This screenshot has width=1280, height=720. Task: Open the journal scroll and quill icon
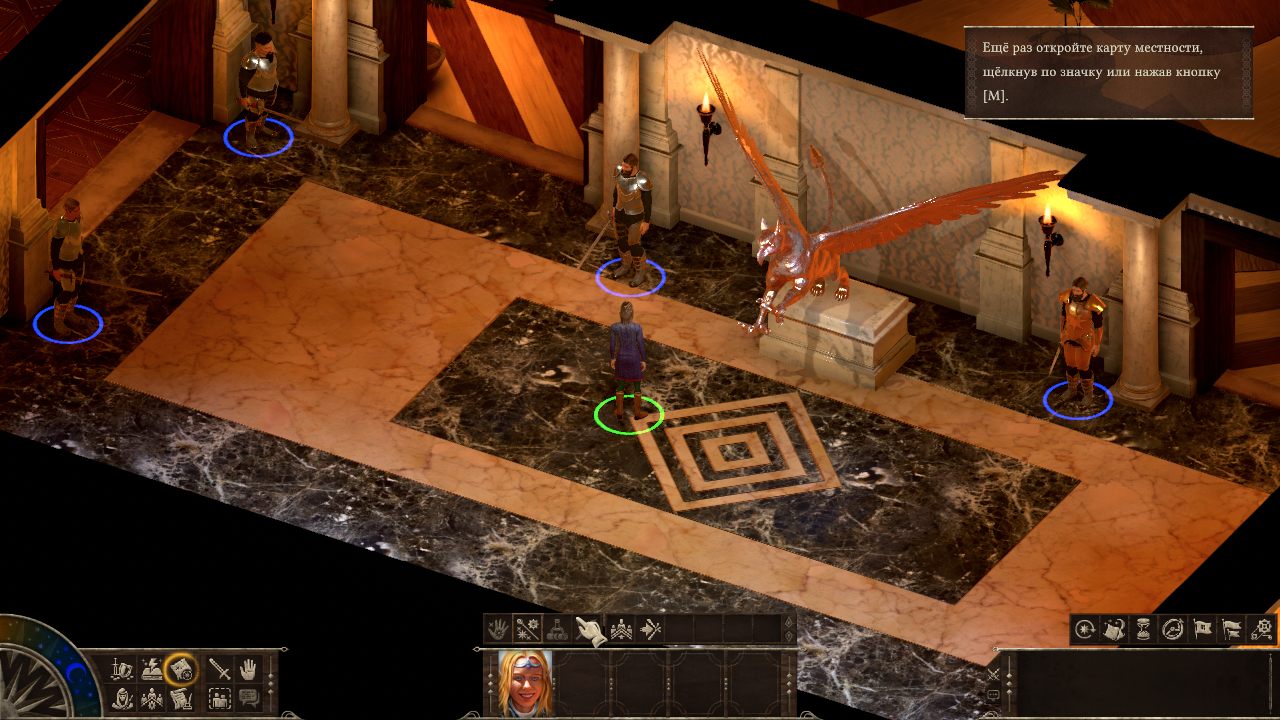[181, 697]
